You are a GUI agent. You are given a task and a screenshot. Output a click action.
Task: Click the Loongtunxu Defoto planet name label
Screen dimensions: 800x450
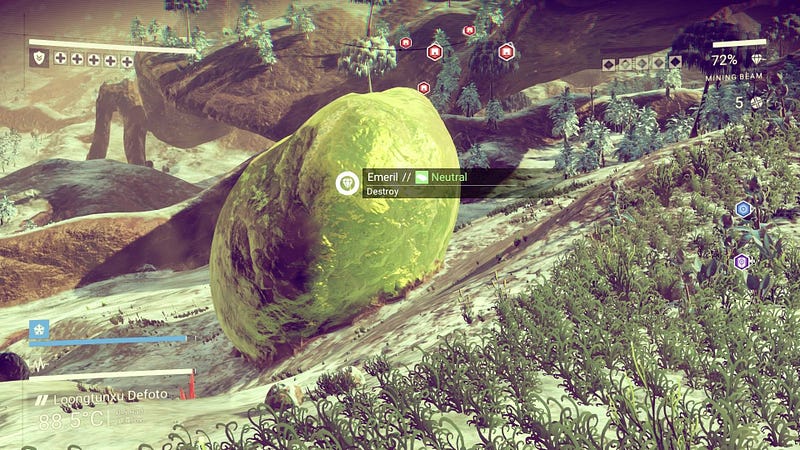click(111, 394)
